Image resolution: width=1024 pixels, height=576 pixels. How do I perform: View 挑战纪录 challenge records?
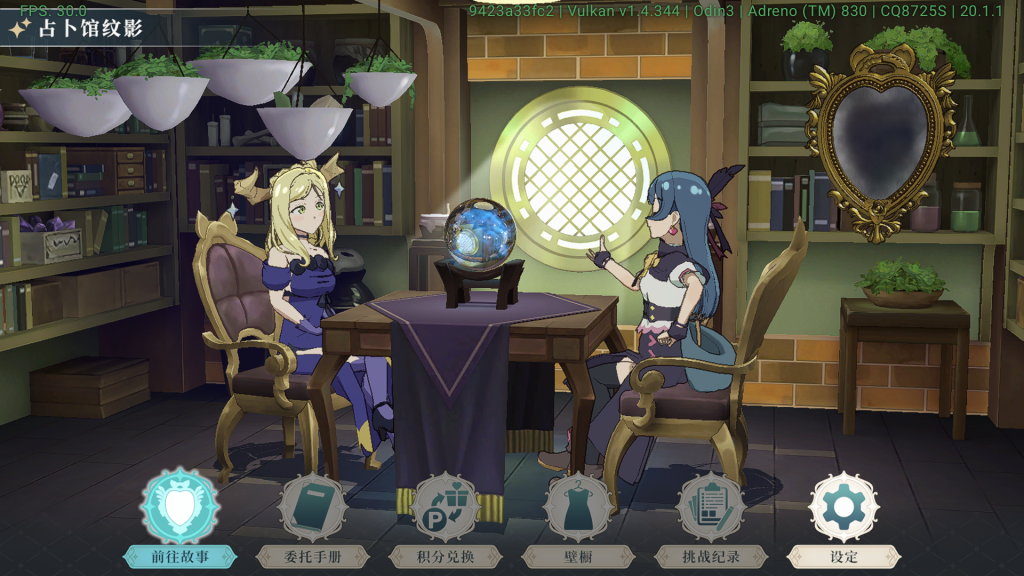(x=711, y=509)
